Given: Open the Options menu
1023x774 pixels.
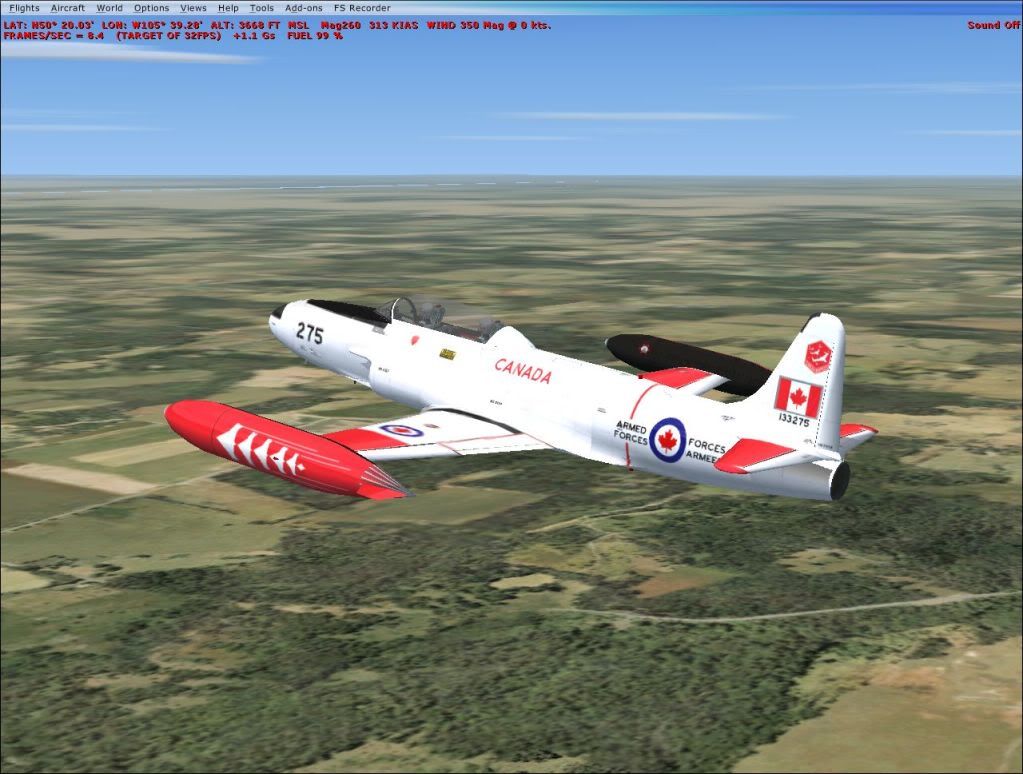Looking at the screenshot, I should coord(152,8).
